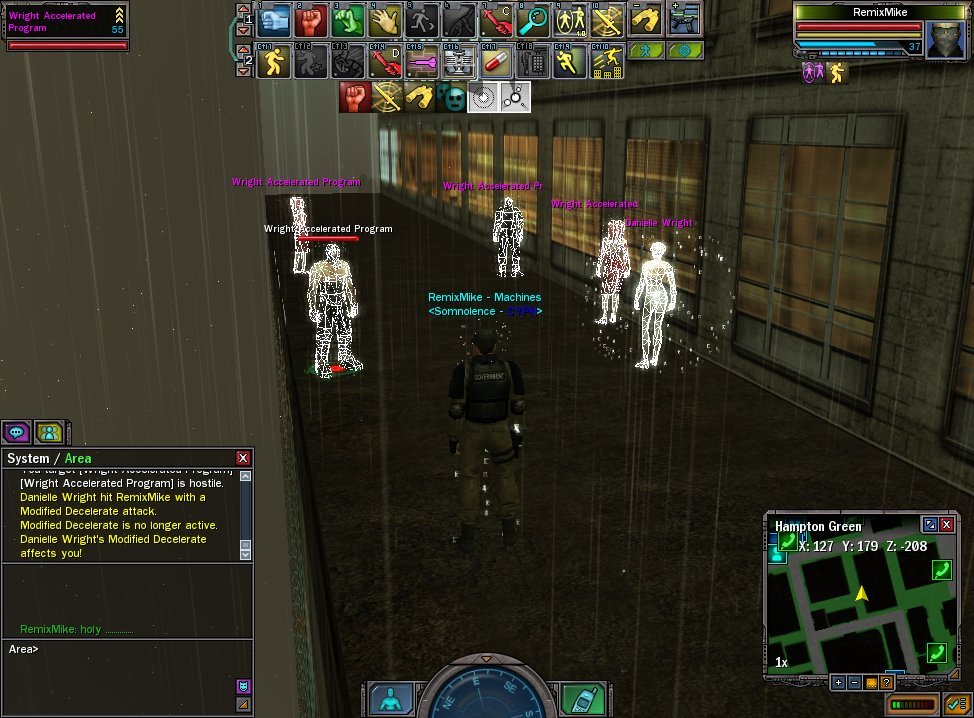This screenshot has height=718, width=974.
Task: Click the green hardline phone at minimap's right edge
Action: coord(941,570)
